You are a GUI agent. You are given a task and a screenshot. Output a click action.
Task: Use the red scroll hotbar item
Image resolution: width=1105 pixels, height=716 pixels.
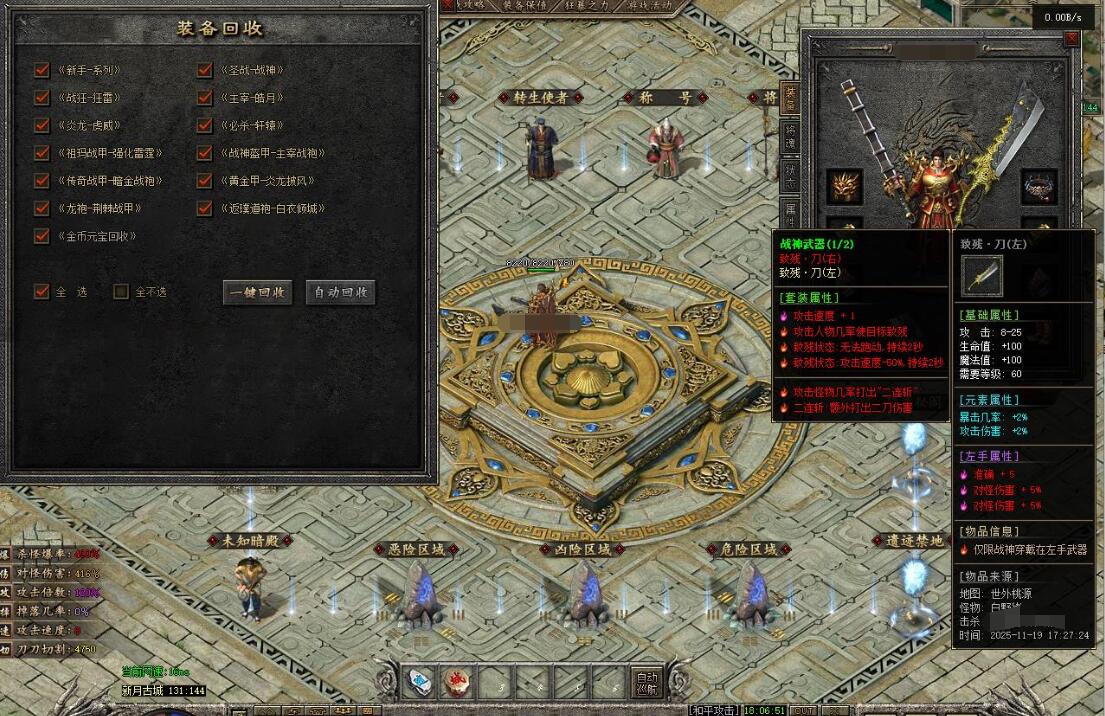click(x=457, y=683)
